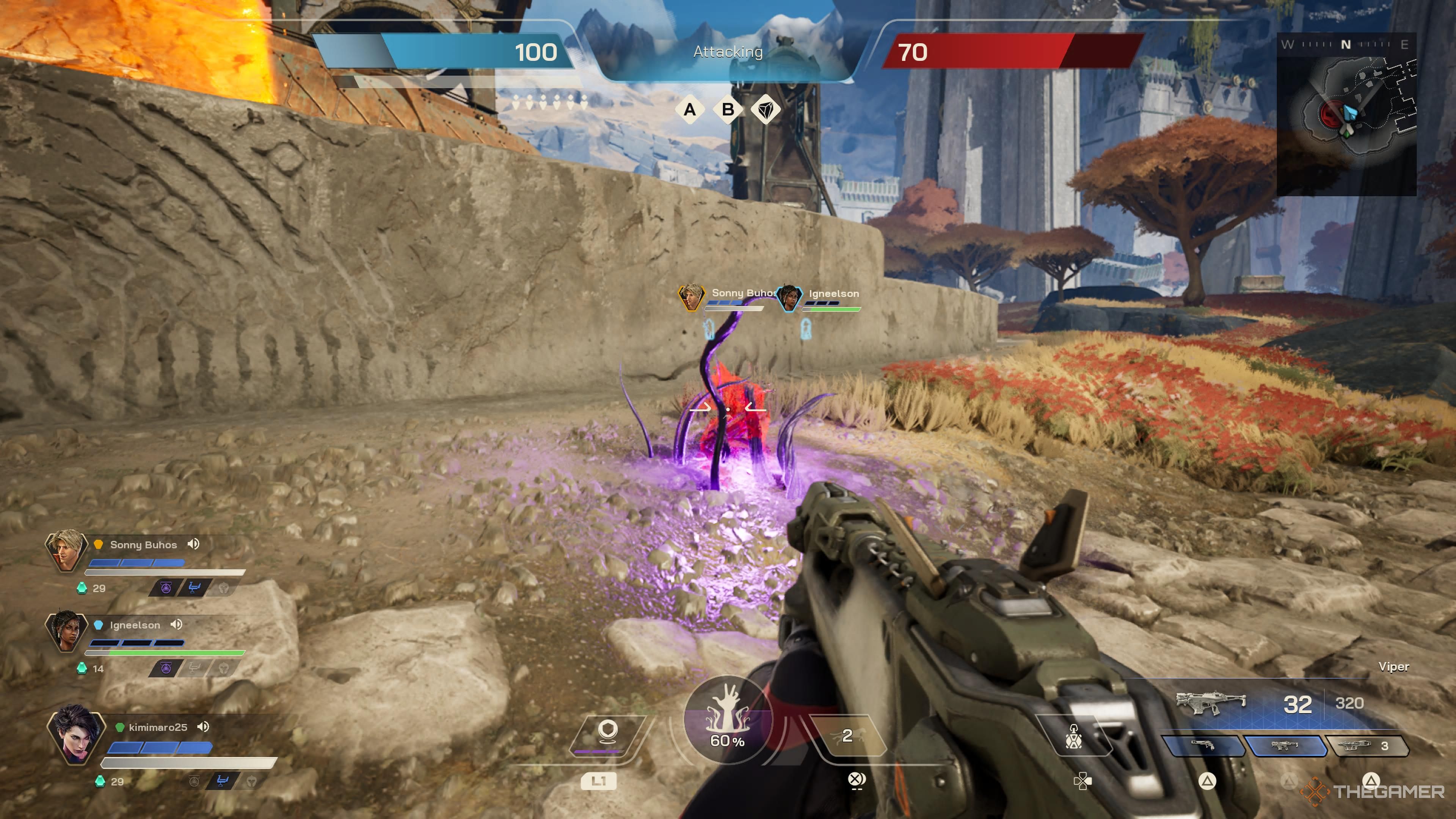Mute Igneelson using the speaker icon
Viewport: 1456px width, 819px height.
[176, 624]
